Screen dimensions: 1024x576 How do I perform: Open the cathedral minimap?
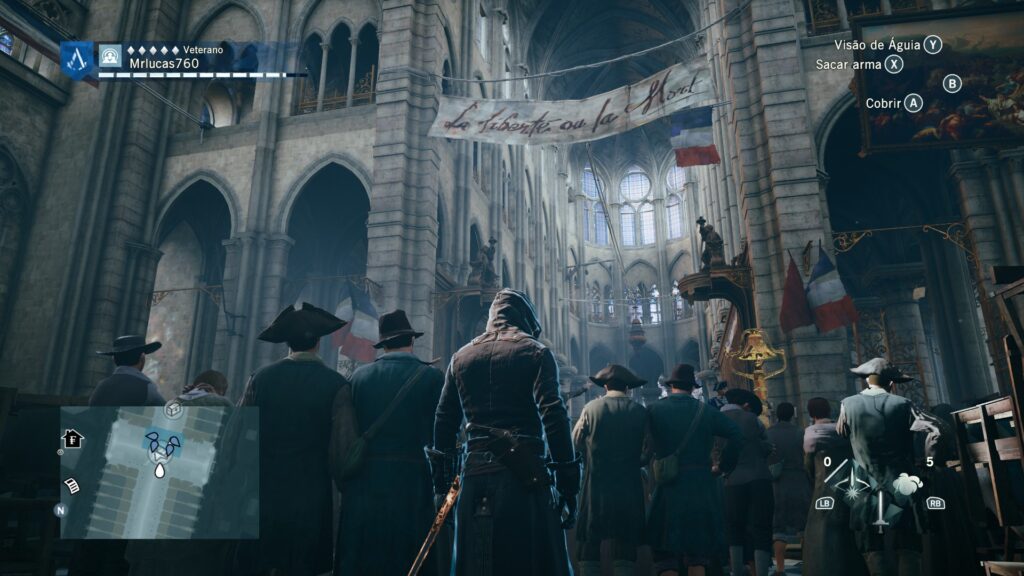click(159, 472)
